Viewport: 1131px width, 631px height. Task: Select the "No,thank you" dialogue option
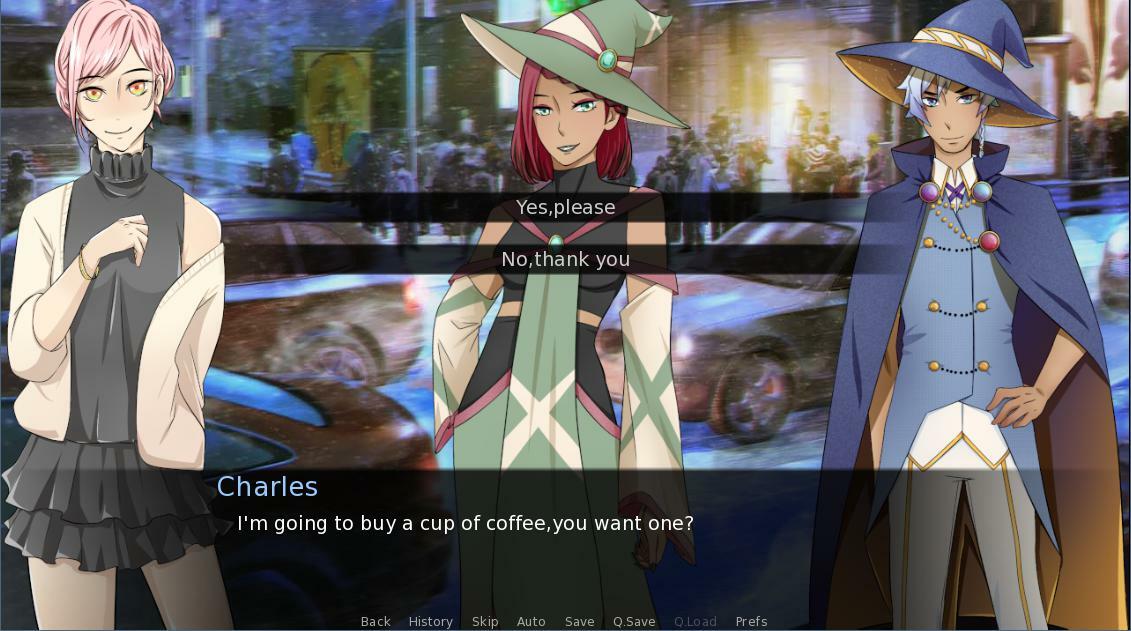coord(565,259)
